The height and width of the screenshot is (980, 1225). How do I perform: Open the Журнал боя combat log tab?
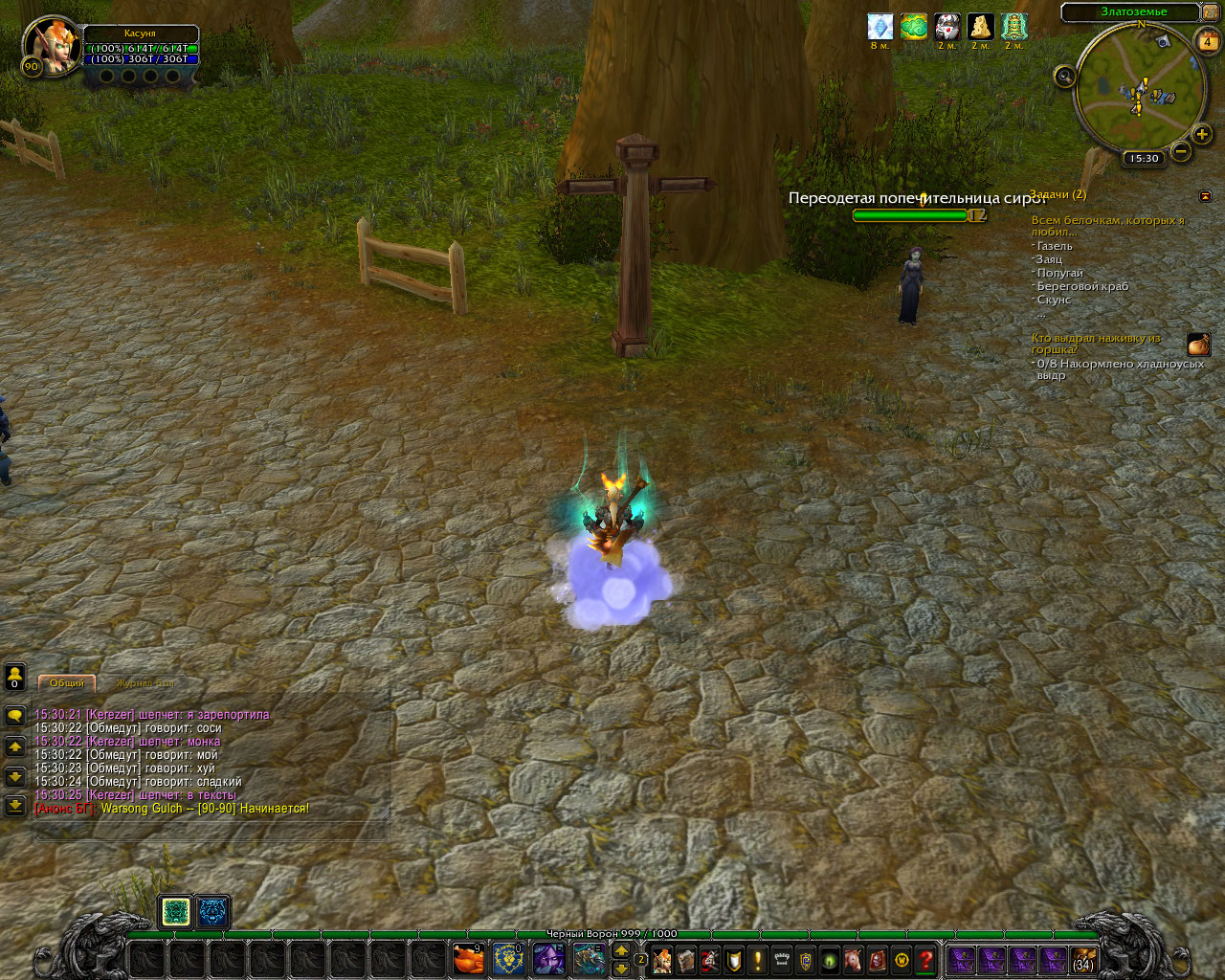click(x=145, y=683)
